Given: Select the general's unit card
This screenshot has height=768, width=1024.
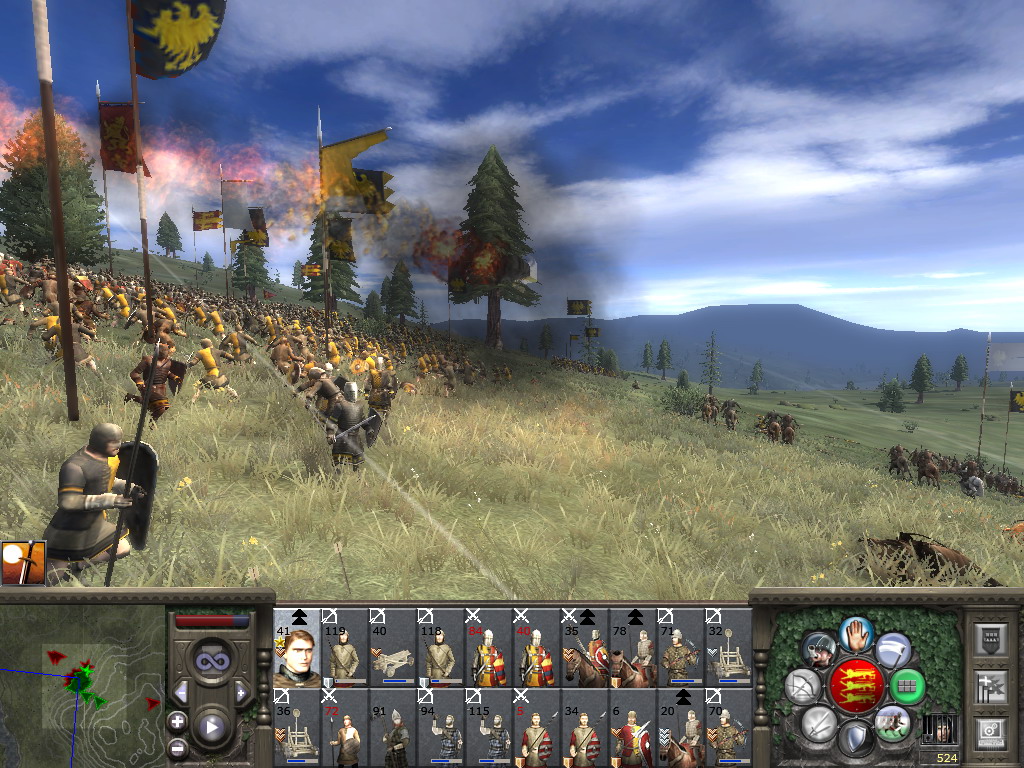Looking at the screenshot, I should tap(297, 648).
